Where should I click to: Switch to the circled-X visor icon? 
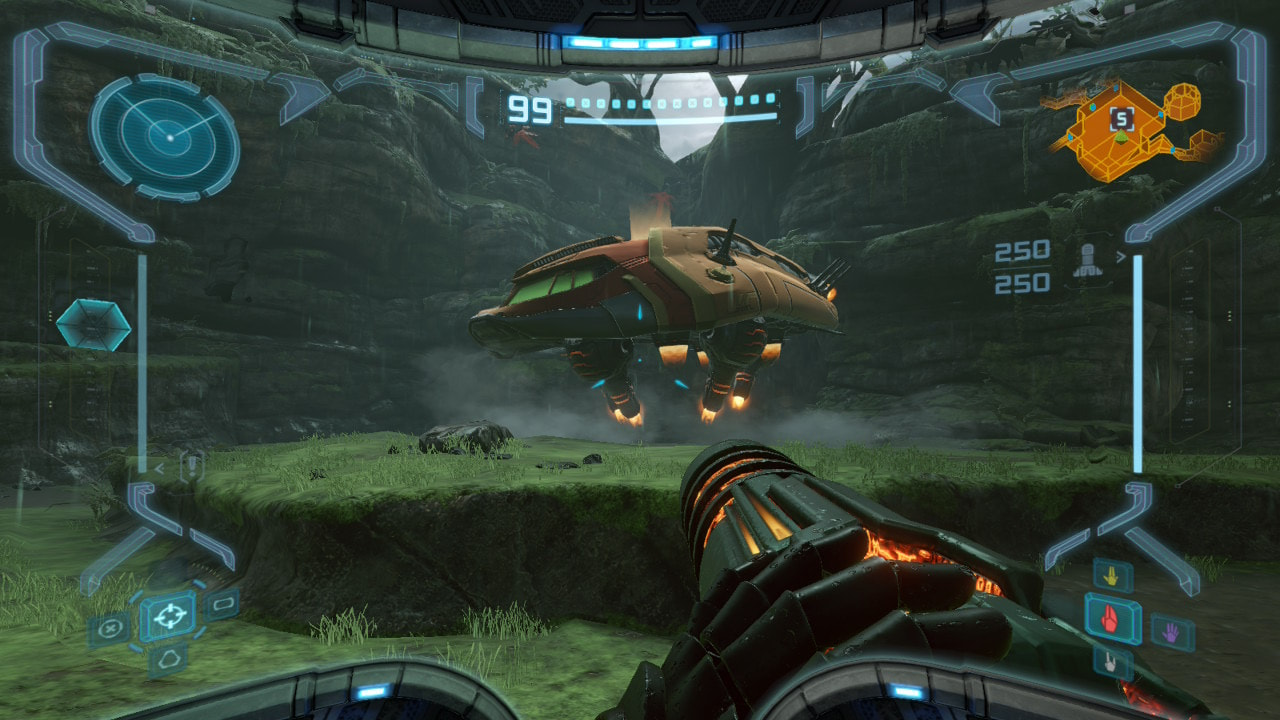coord(110,630)
